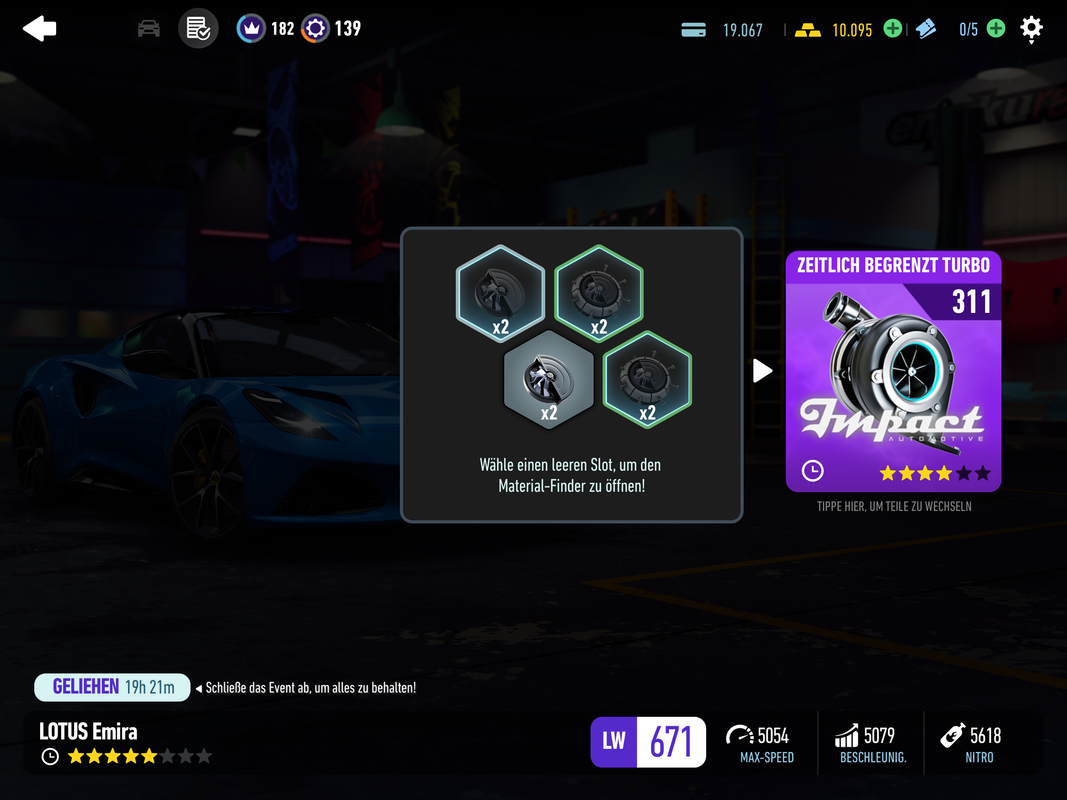Add more keys with the plus button
The width and height of the screenshot is (1067, 800).
tap(996, 29)
